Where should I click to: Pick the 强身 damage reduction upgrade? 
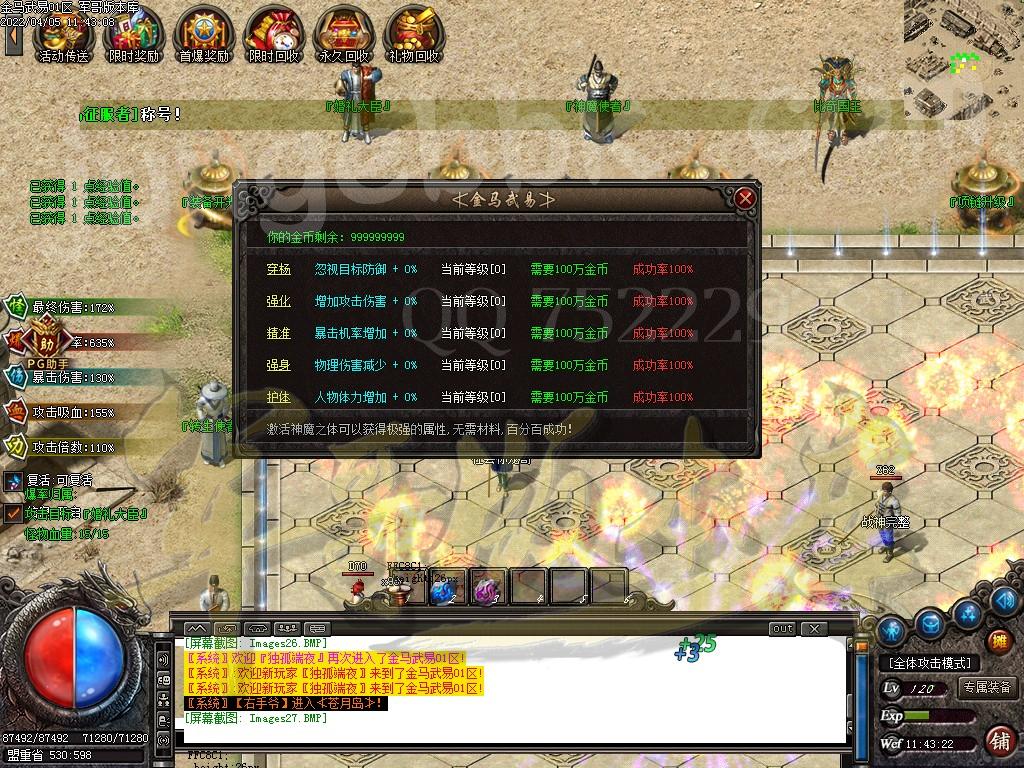click(x=278, y=365)
